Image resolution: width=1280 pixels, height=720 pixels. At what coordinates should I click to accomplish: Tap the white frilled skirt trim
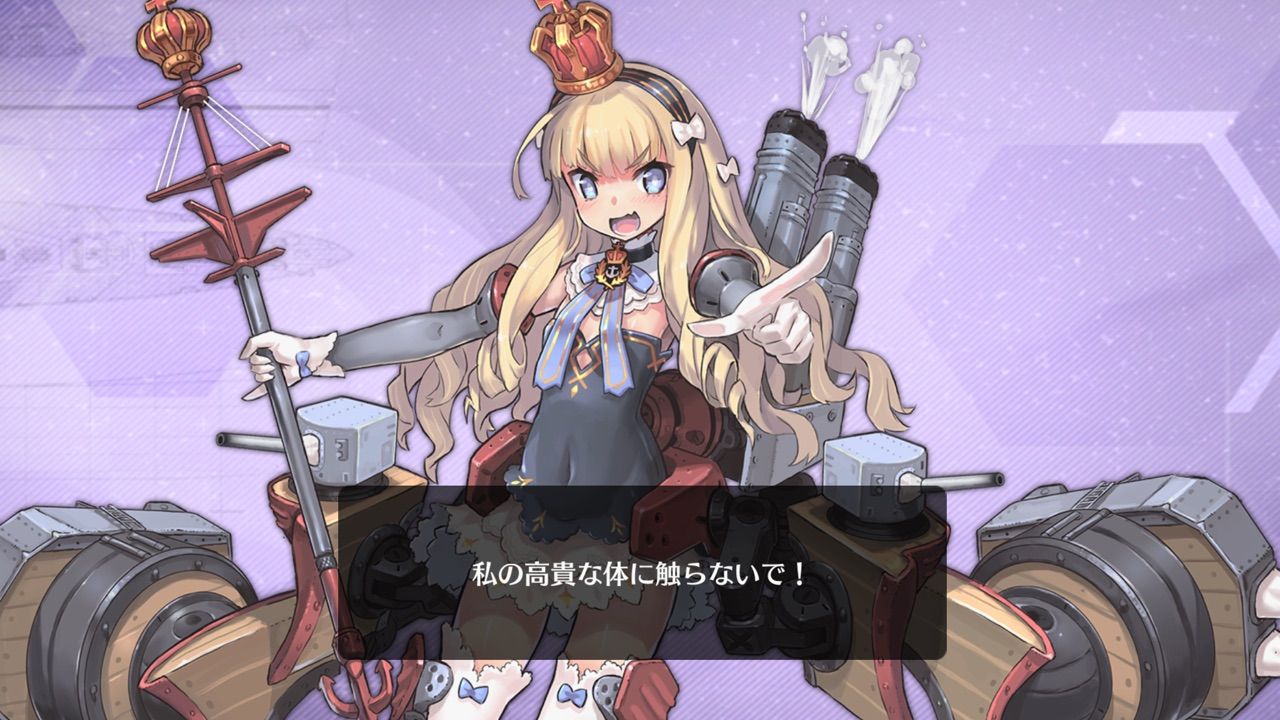point(500,530)
